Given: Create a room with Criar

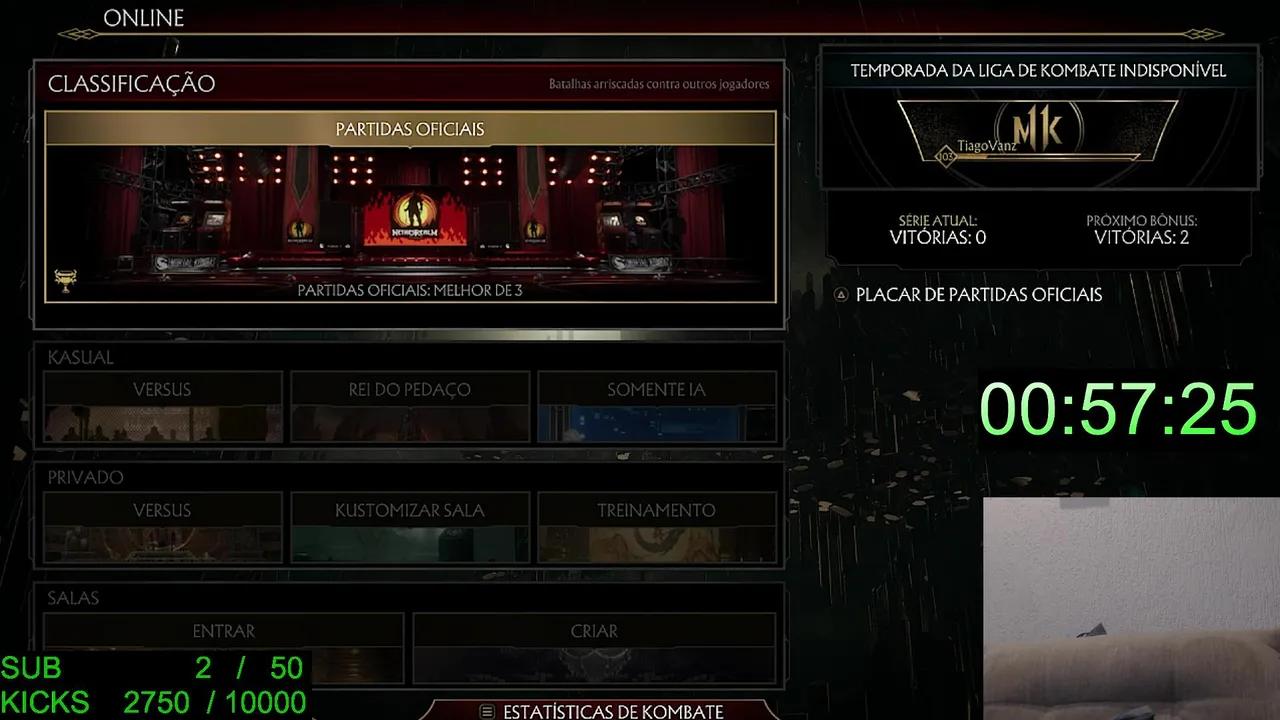Looking at the screenshot, I should (595, 631).
